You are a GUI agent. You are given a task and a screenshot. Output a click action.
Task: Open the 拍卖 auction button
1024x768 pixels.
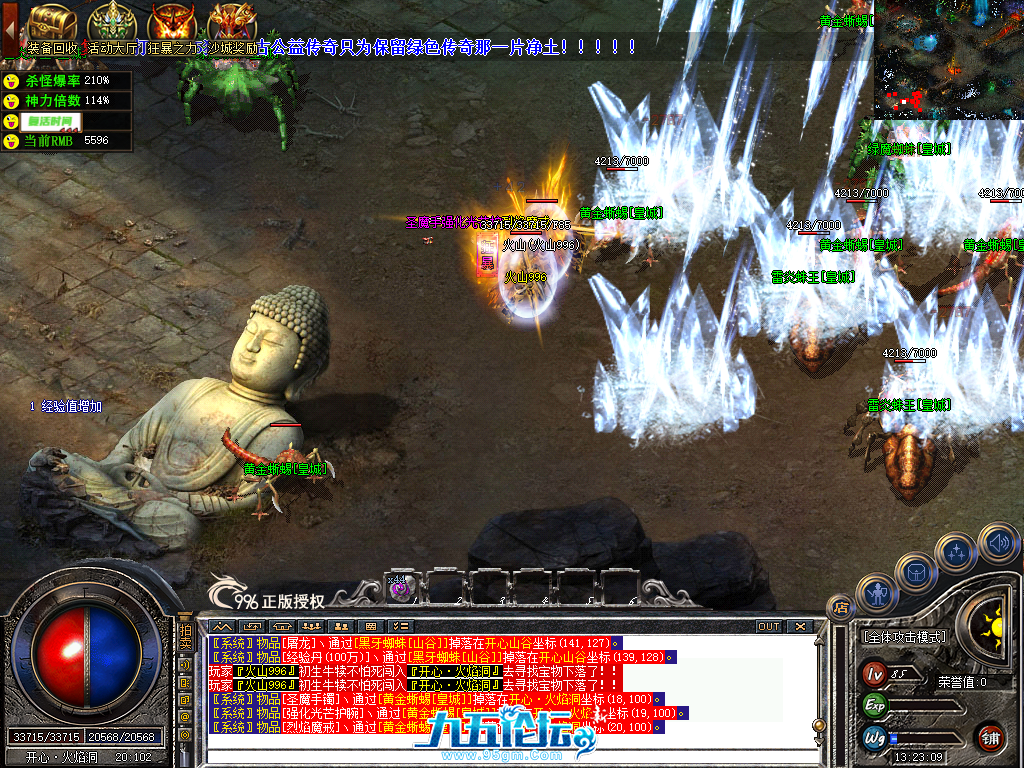(185, 634)
